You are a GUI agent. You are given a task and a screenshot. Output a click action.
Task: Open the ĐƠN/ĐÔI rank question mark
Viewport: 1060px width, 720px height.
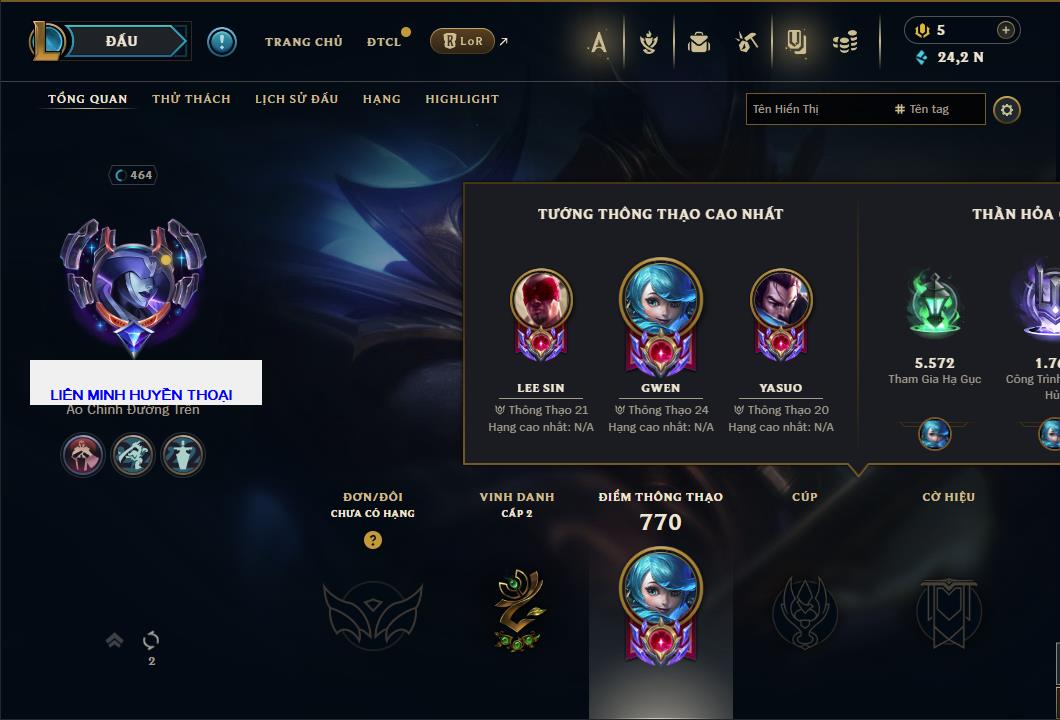373,540
